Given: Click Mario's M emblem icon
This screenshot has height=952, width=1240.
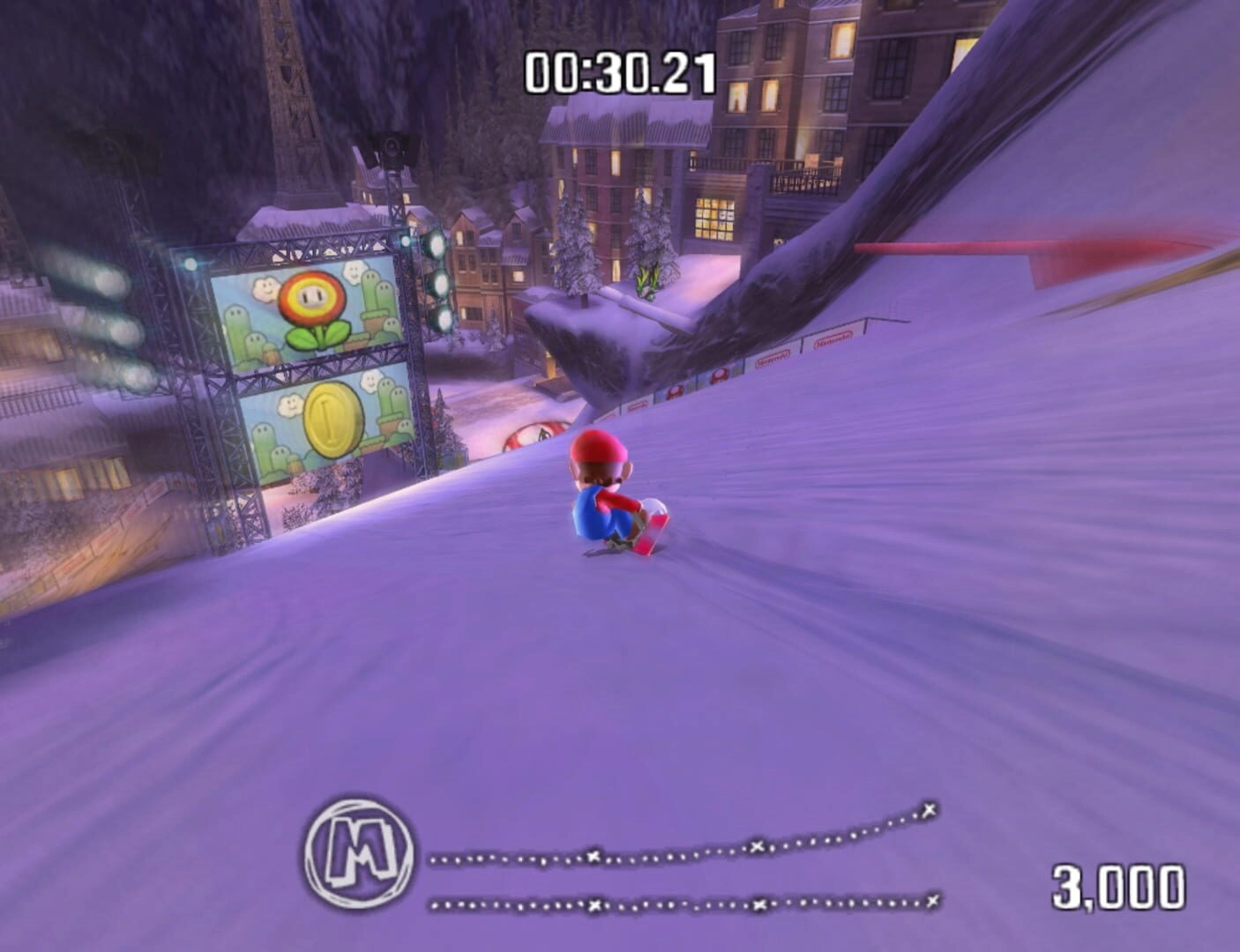Looking at the screenshot, I should pos(359,852).
